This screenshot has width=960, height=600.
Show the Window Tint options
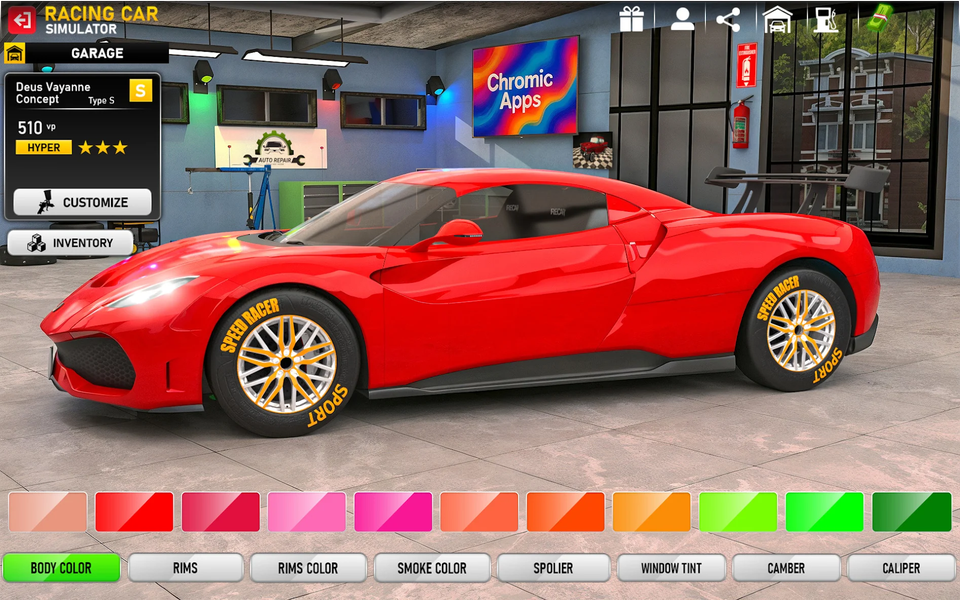tap(671, 568)
